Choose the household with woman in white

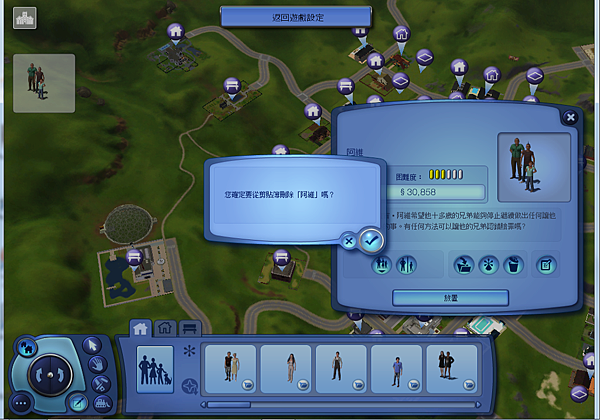[x=286, y=369]
